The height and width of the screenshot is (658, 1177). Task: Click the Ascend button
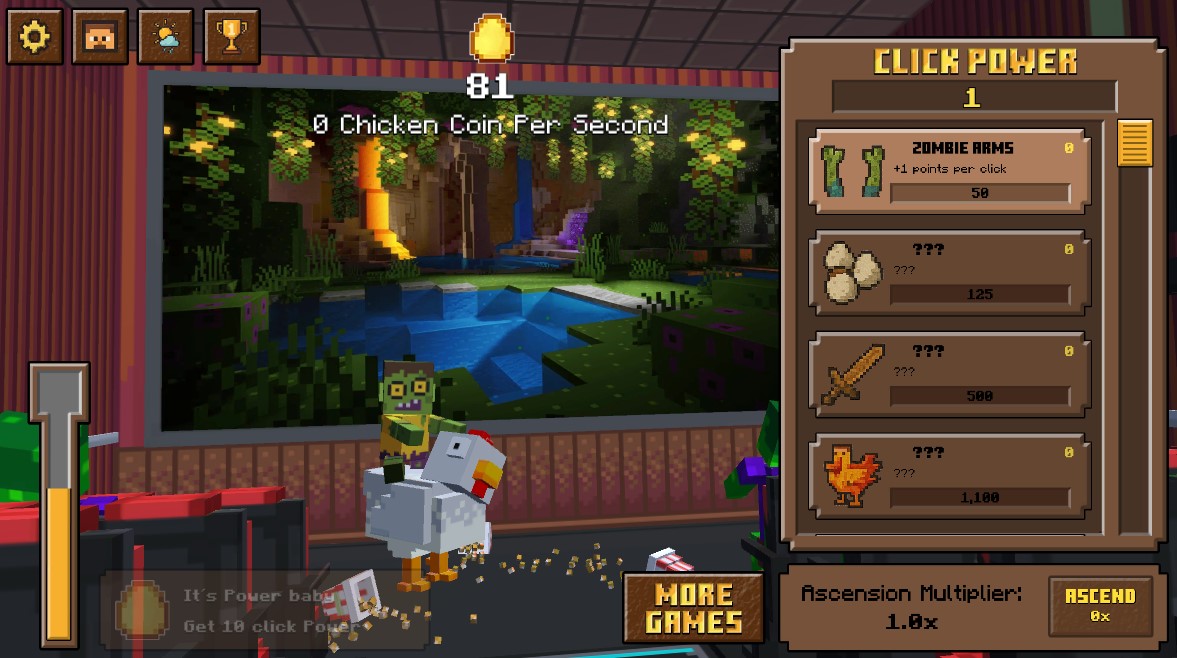(1100, 604)
